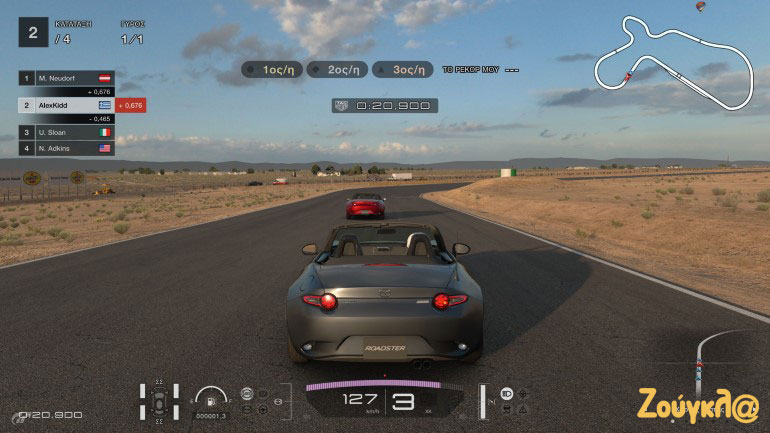Click the tyre wear car diagram
Viewport: 770px width, 433px height.
(160, 400)
